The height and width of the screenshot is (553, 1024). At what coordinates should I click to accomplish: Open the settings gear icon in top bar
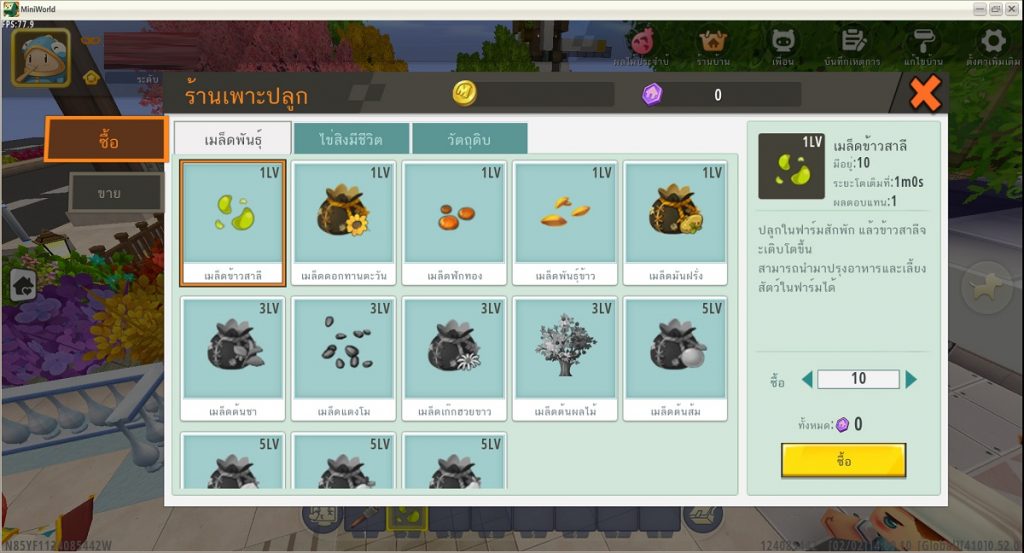click(x=992, y=42)
